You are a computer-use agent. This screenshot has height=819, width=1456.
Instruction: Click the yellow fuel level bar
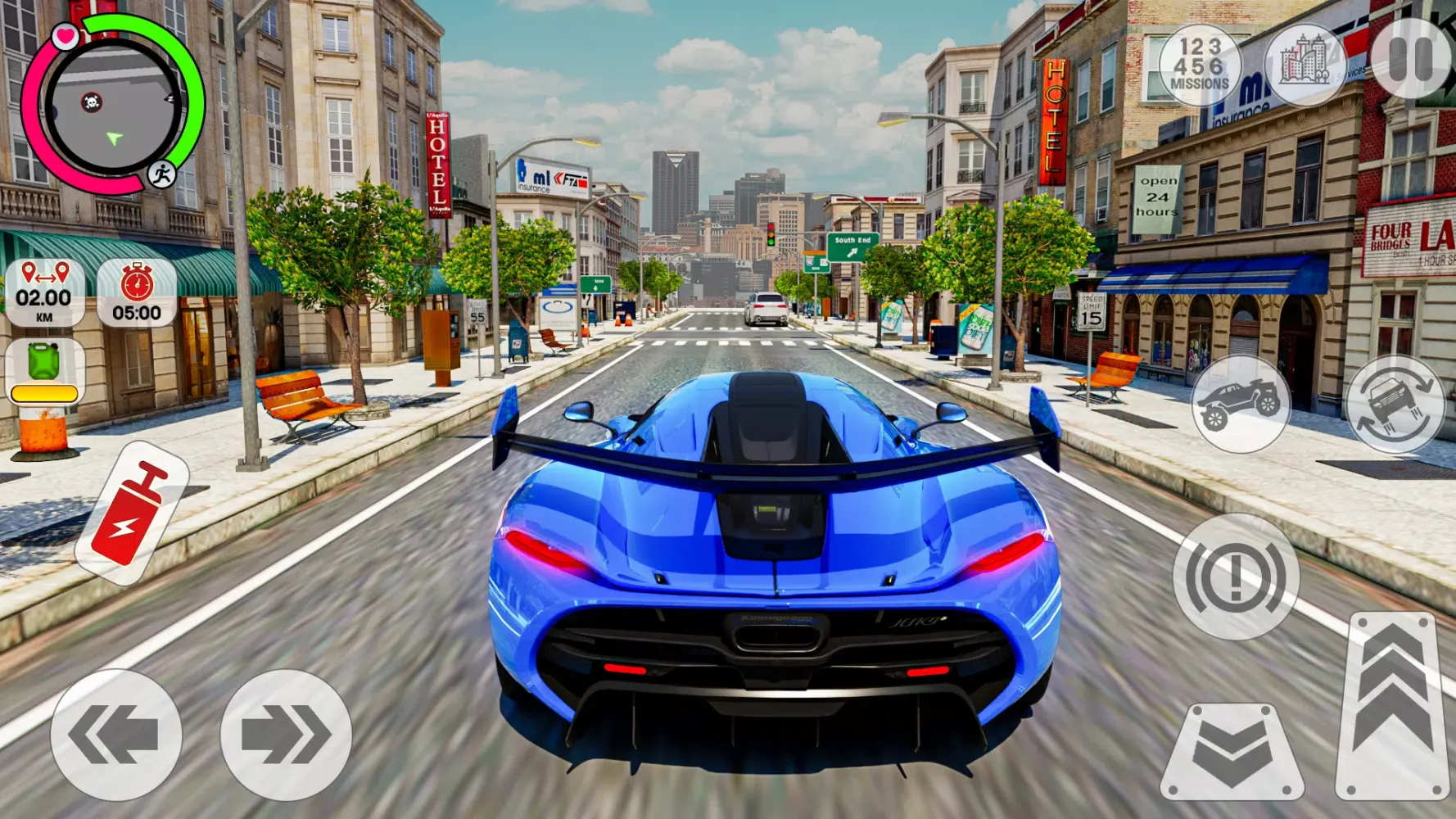point(43,393)
